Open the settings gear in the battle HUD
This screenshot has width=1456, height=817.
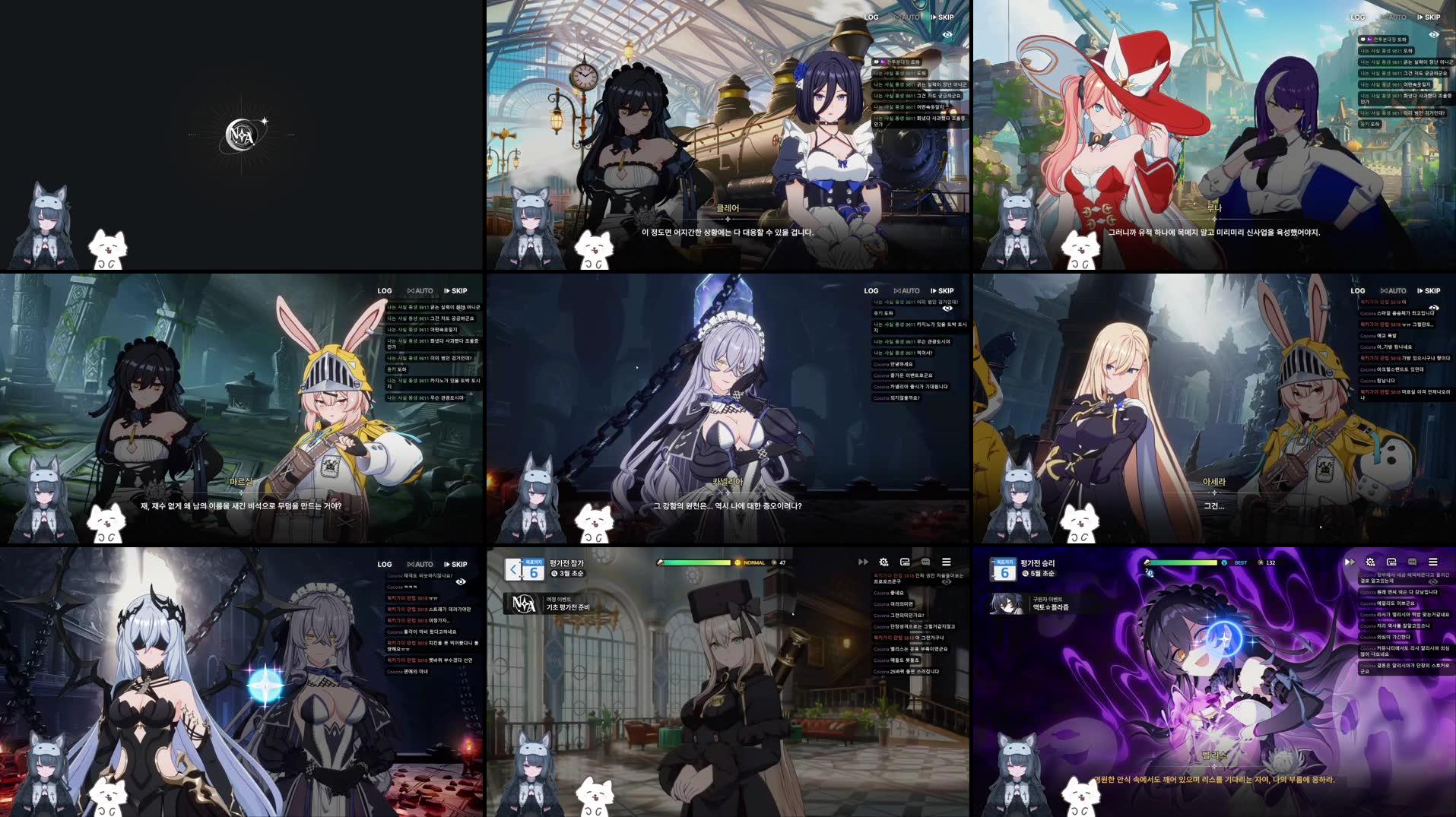(x=884, y=562)
